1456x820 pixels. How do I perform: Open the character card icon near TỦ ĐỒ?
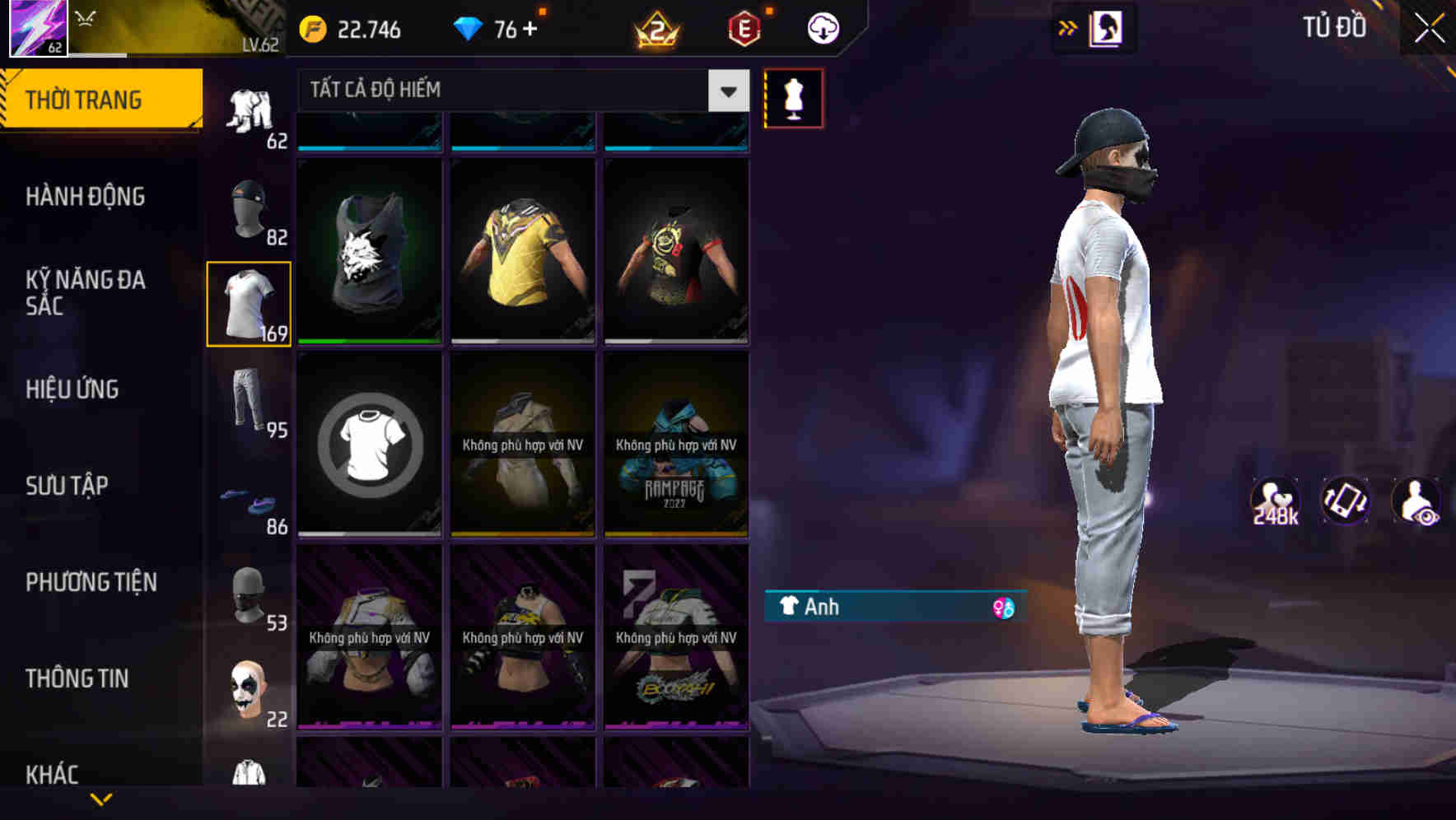pyautogui.click(x=1105, y=27)
